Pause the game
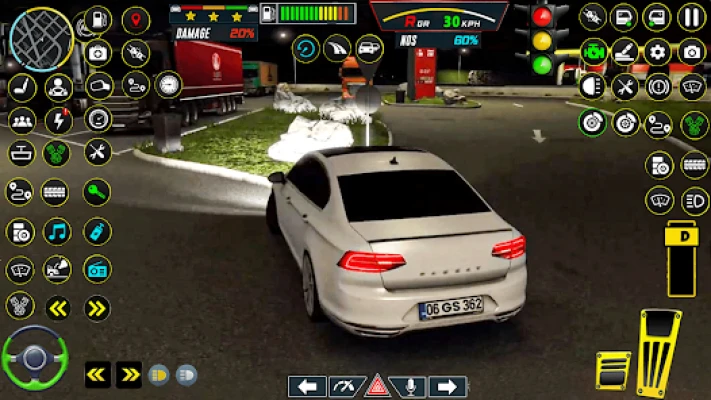The height and width of the screenshot is (400, 711). (691, 17)
